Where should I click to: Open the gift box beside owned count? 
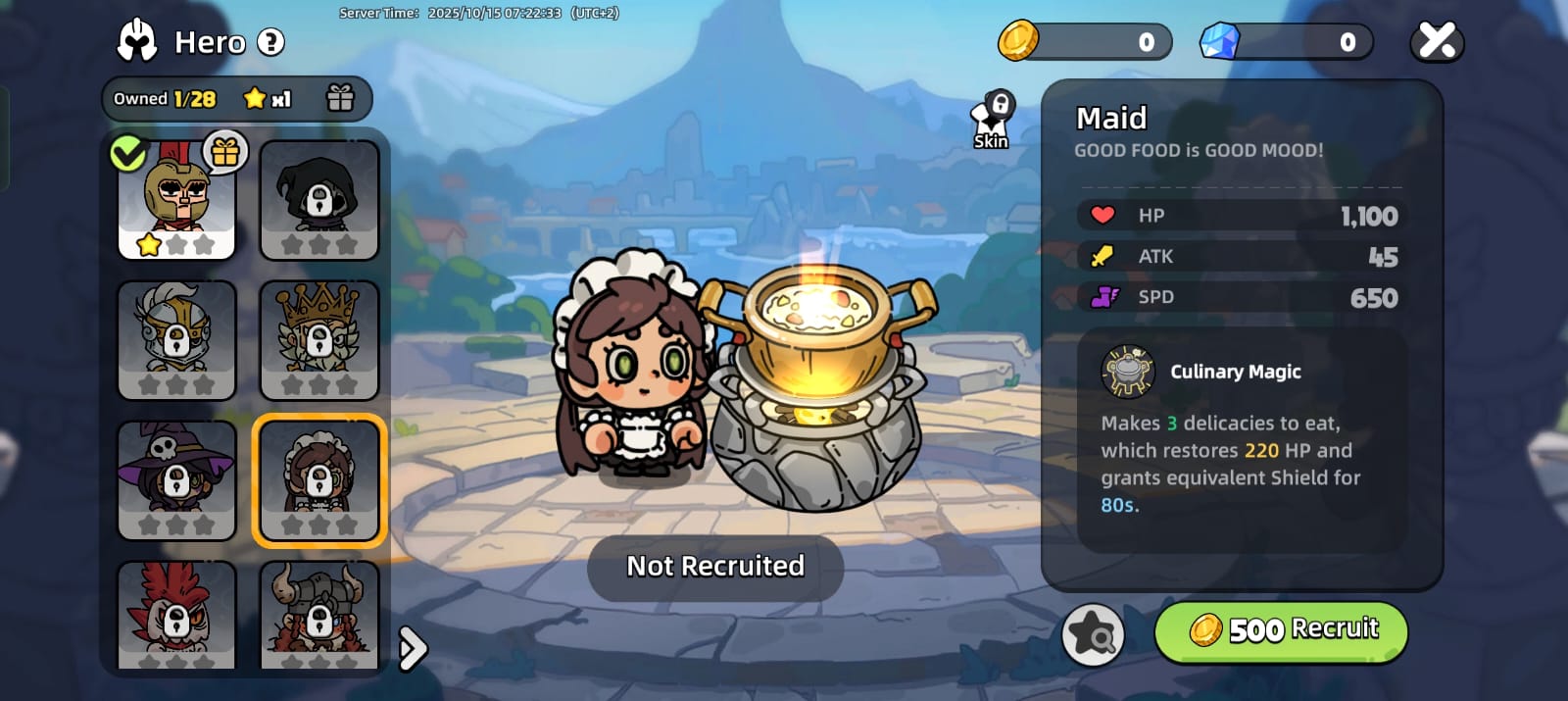click(x=340, y=98)
